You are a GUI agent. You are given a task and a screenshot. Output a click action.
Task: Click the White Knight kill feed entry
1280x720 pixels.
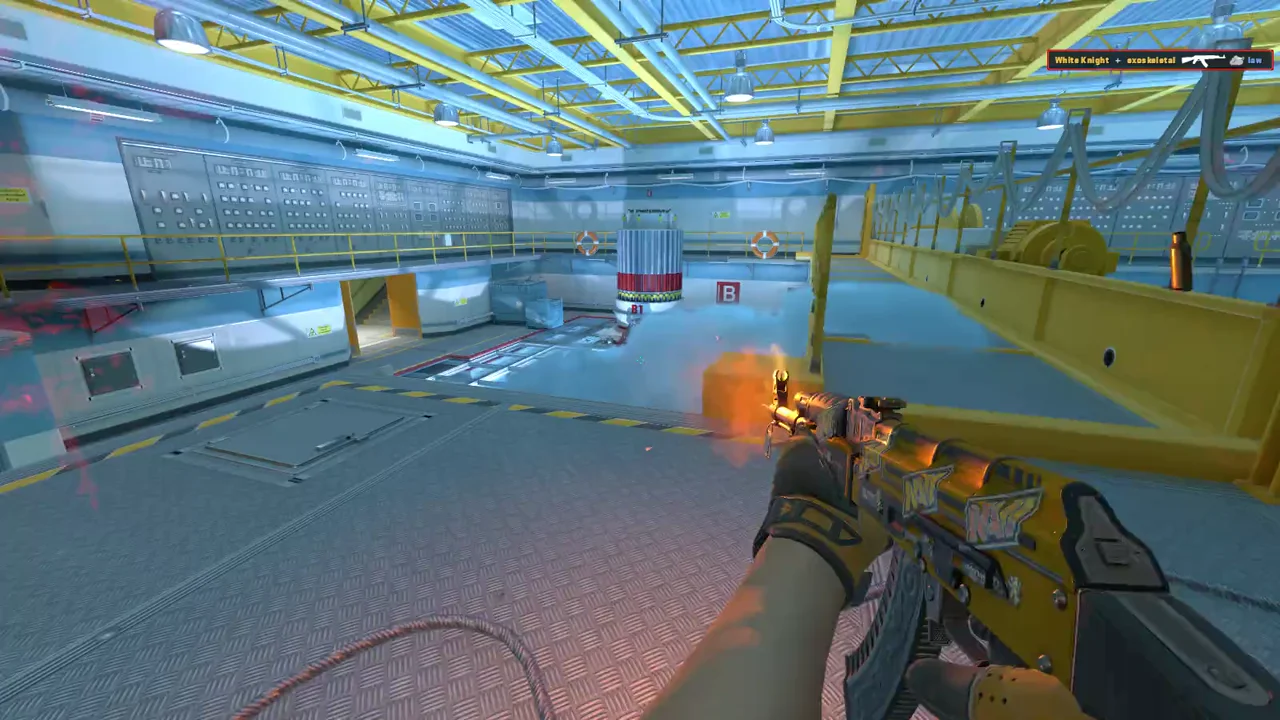(x=1082, y=60)
